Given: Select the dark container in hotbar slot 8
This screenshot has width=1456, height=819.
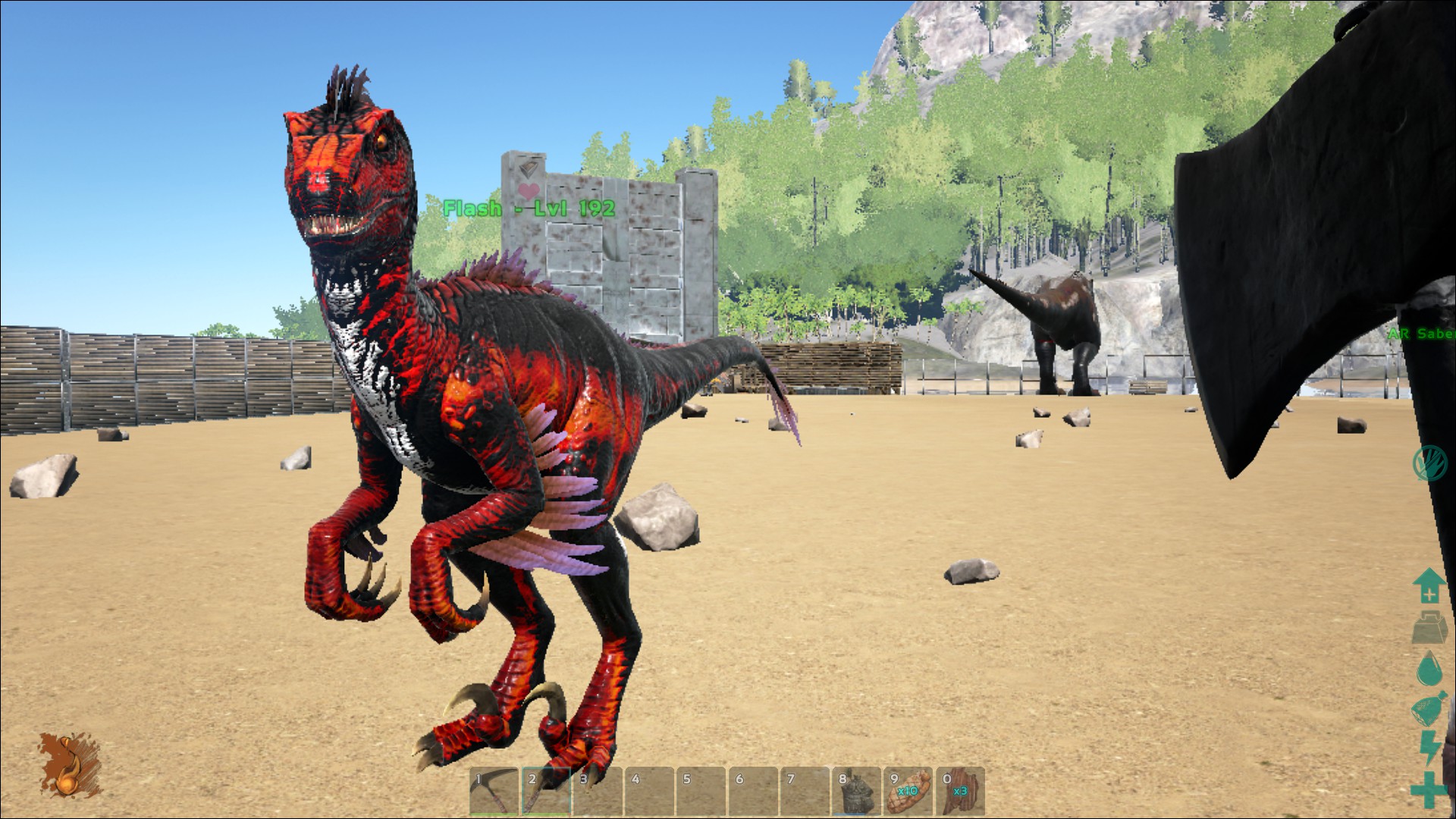Looking at the screenshot, I should [856, 792].
